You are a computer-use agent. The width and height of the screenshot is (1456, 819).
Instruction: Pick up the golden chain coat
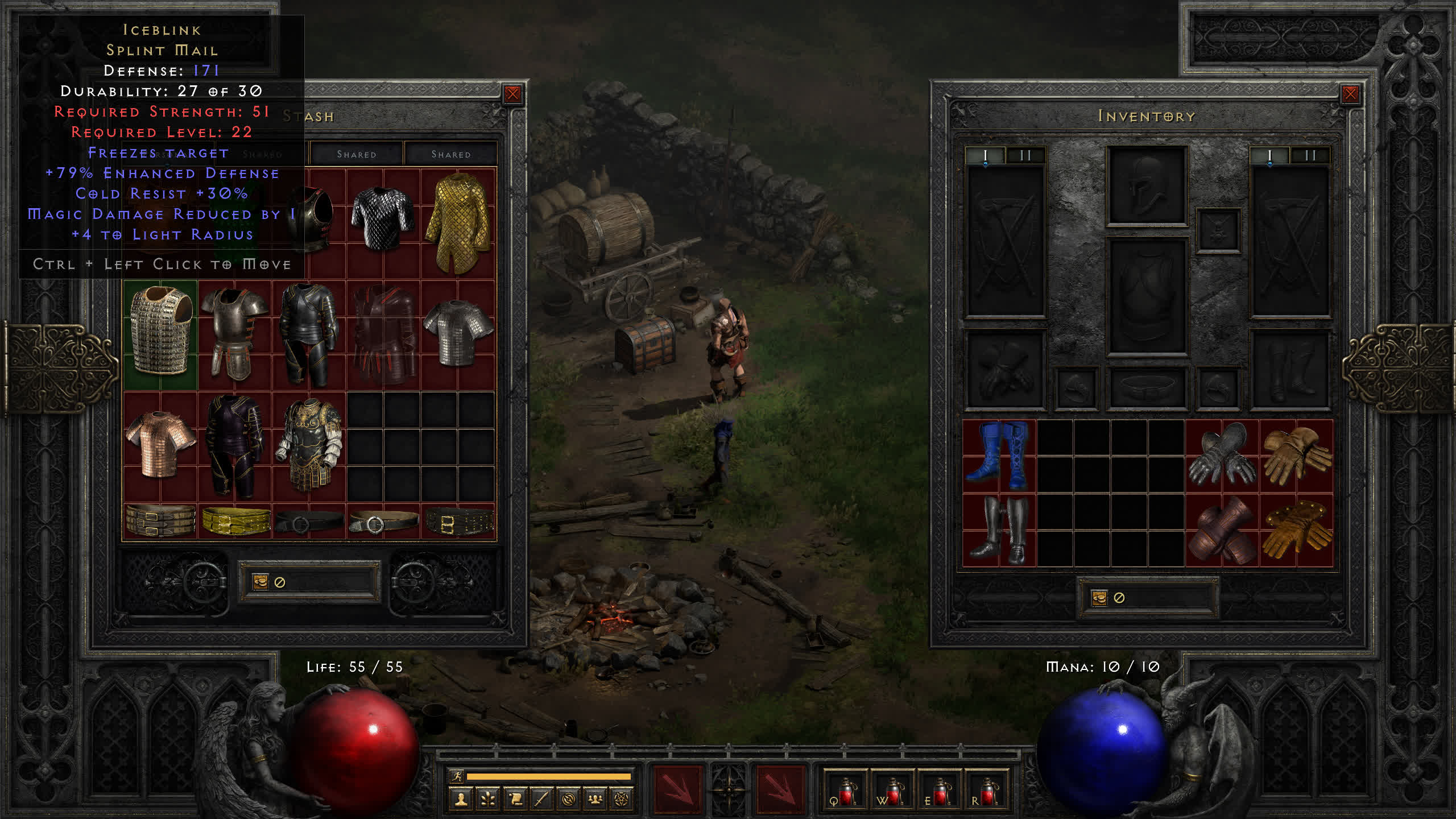[458, 223]
